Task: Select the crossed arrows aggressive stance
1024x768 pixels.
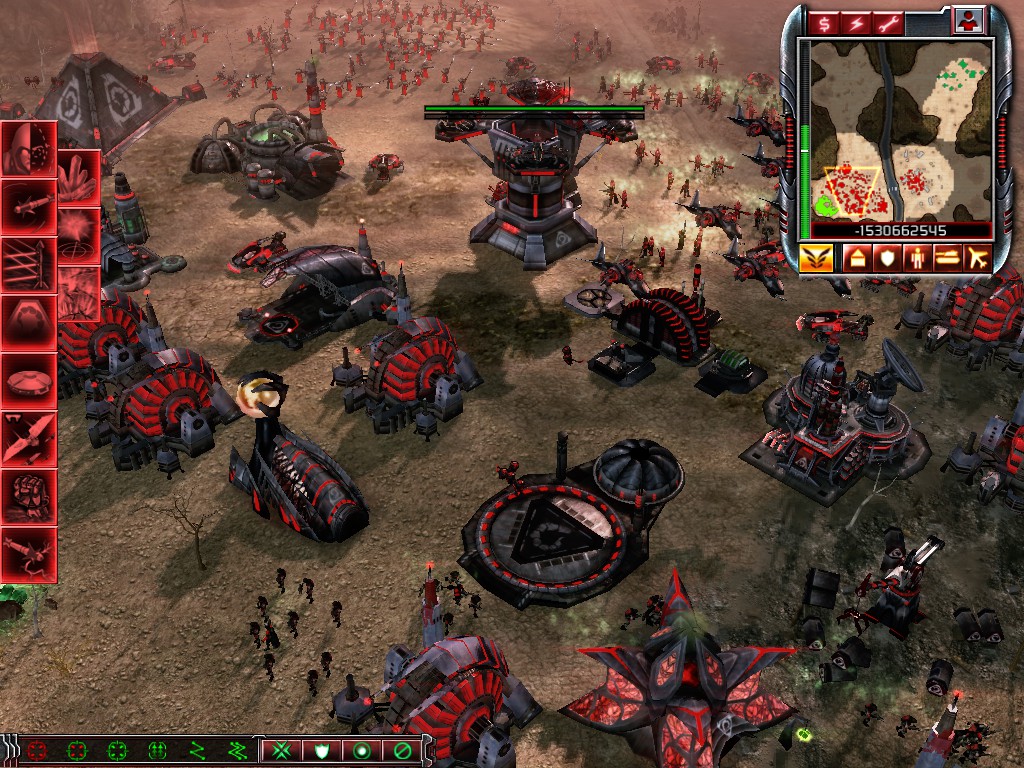Action: (282, 749)
